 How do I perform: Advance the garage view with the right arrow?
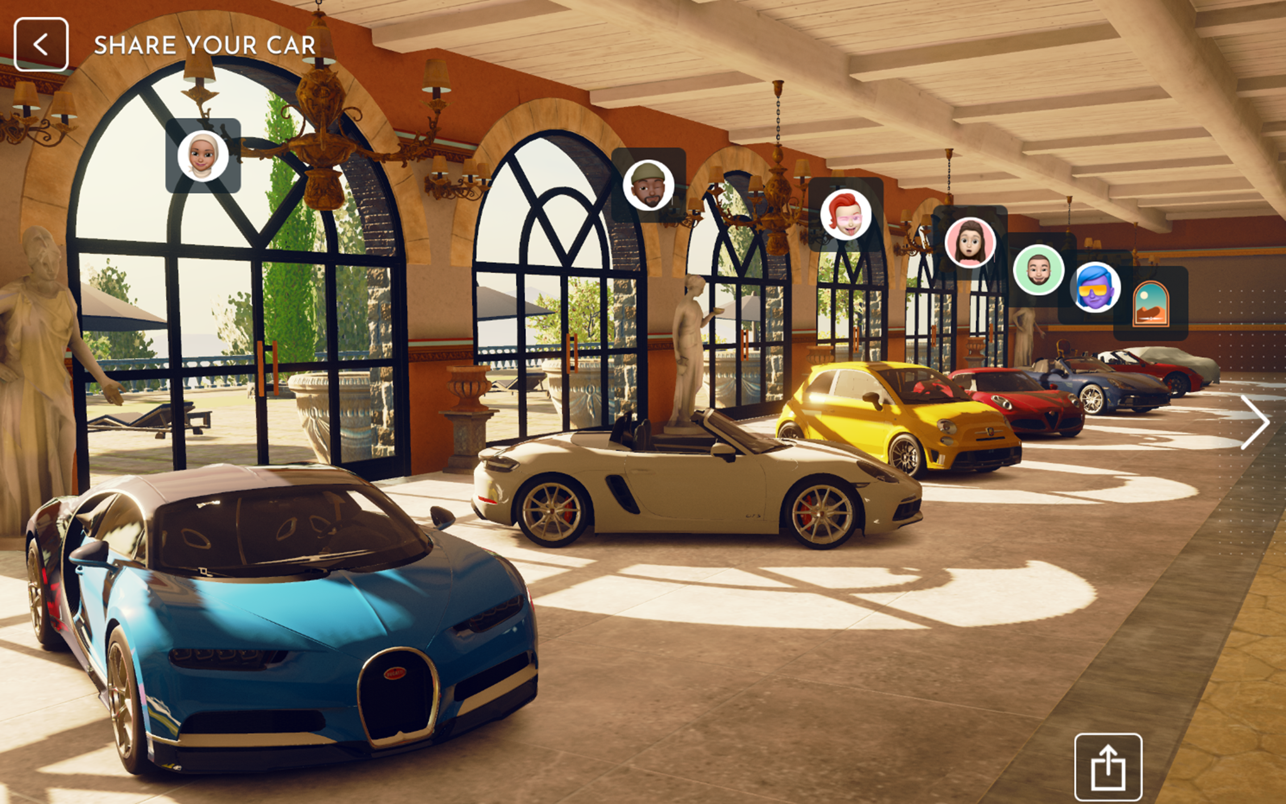point(1257,422)
